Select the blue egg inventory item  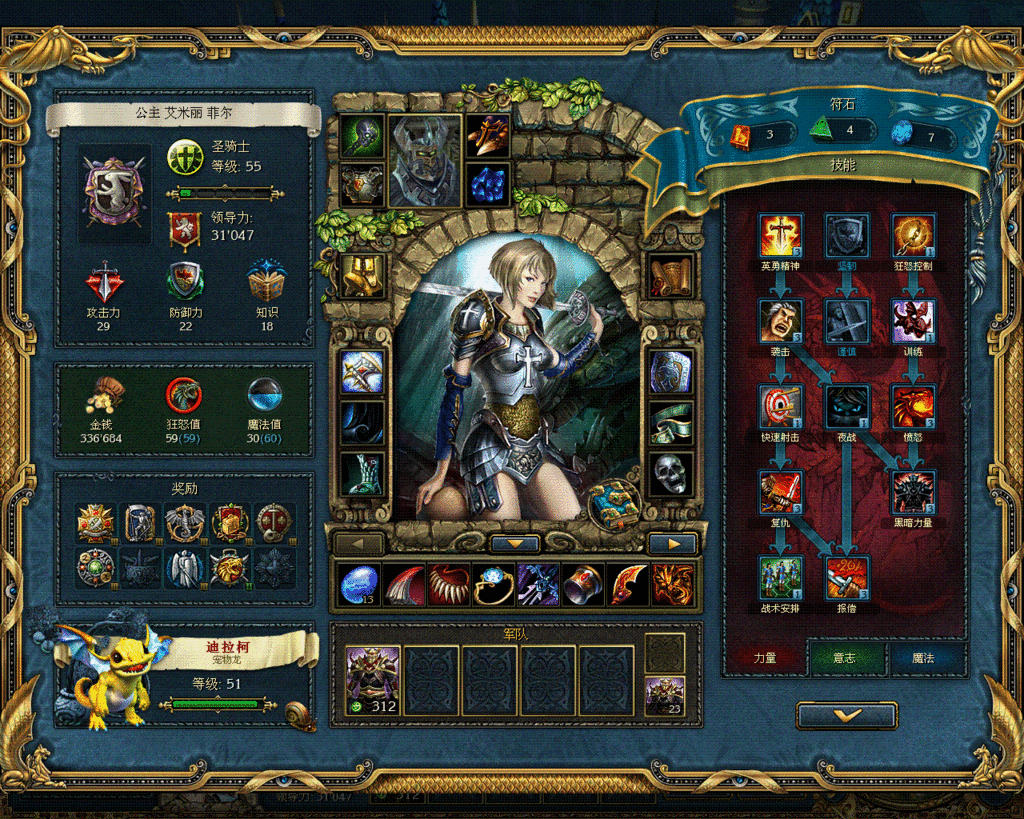click(x=357, y=585)
